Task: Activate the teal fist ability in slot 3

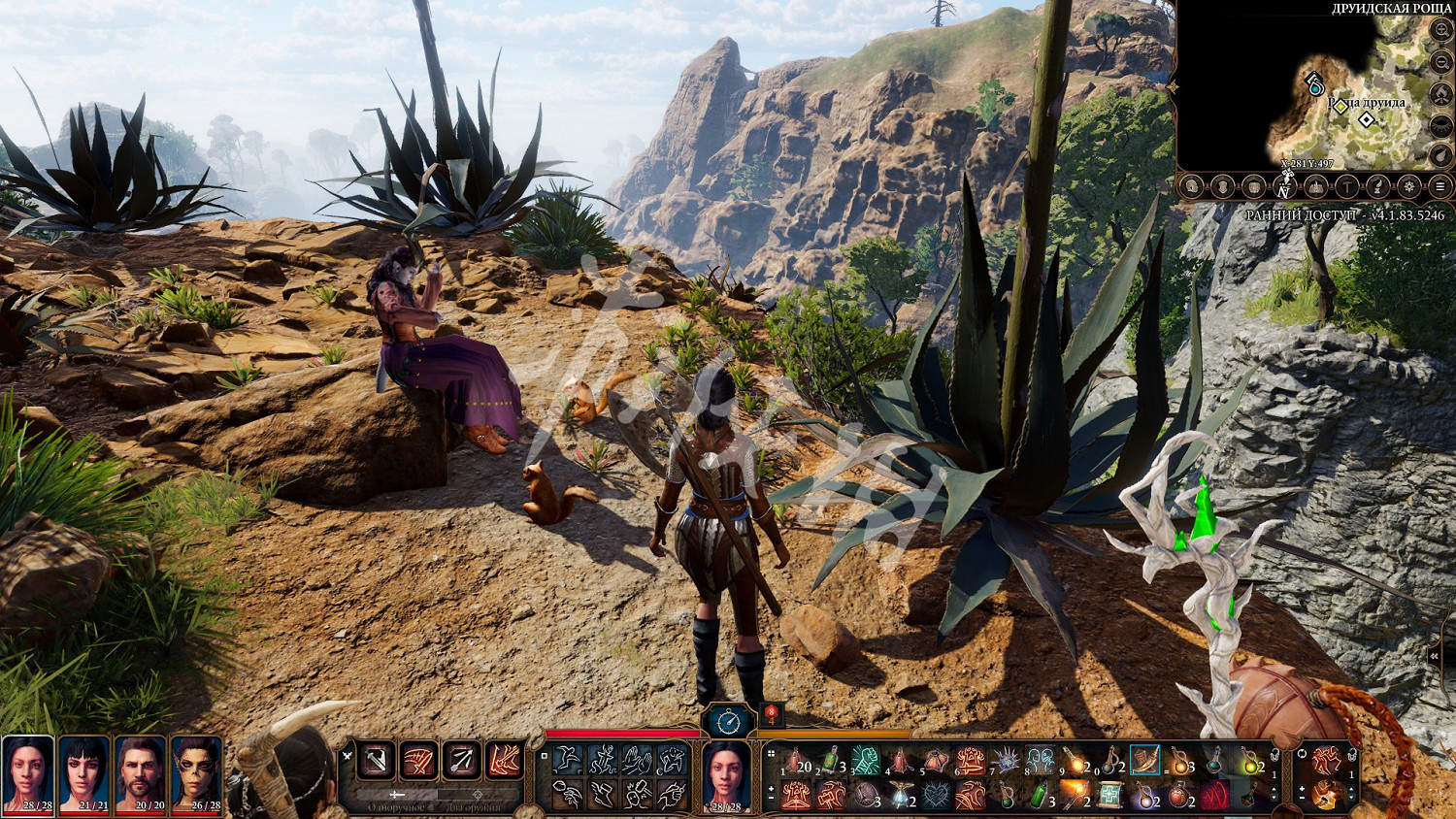Action: [865, 761]
